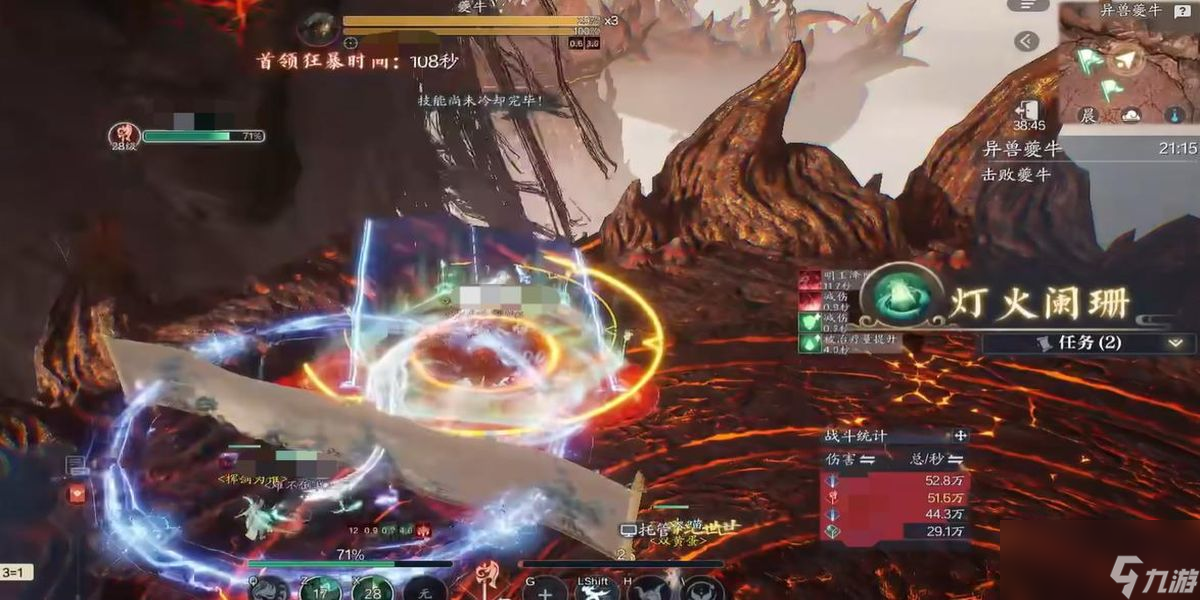The height and width of the screenshot is (600, 1200).
Task: Collapse the side panel with double-arrow button
Action: (1025, 41)
